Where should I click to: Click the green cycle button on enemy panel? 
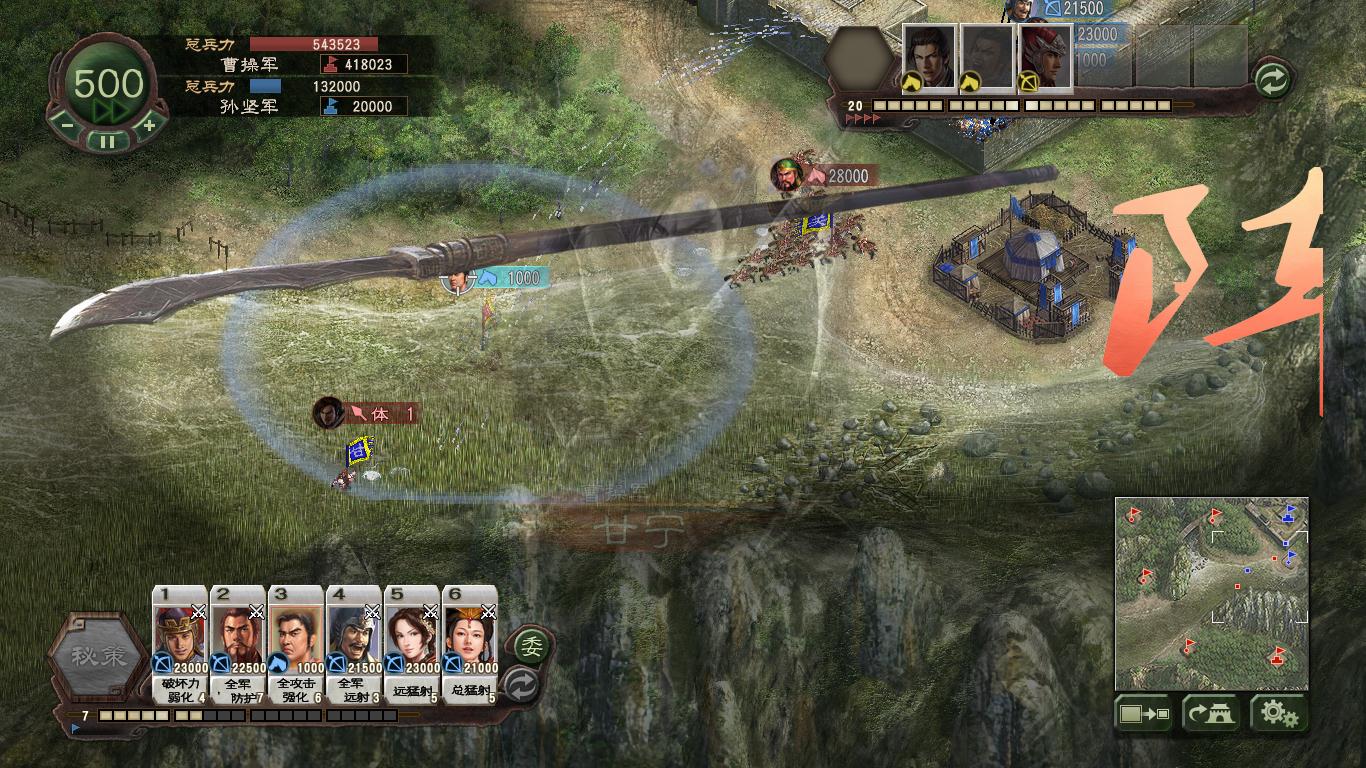point(1272,80)
